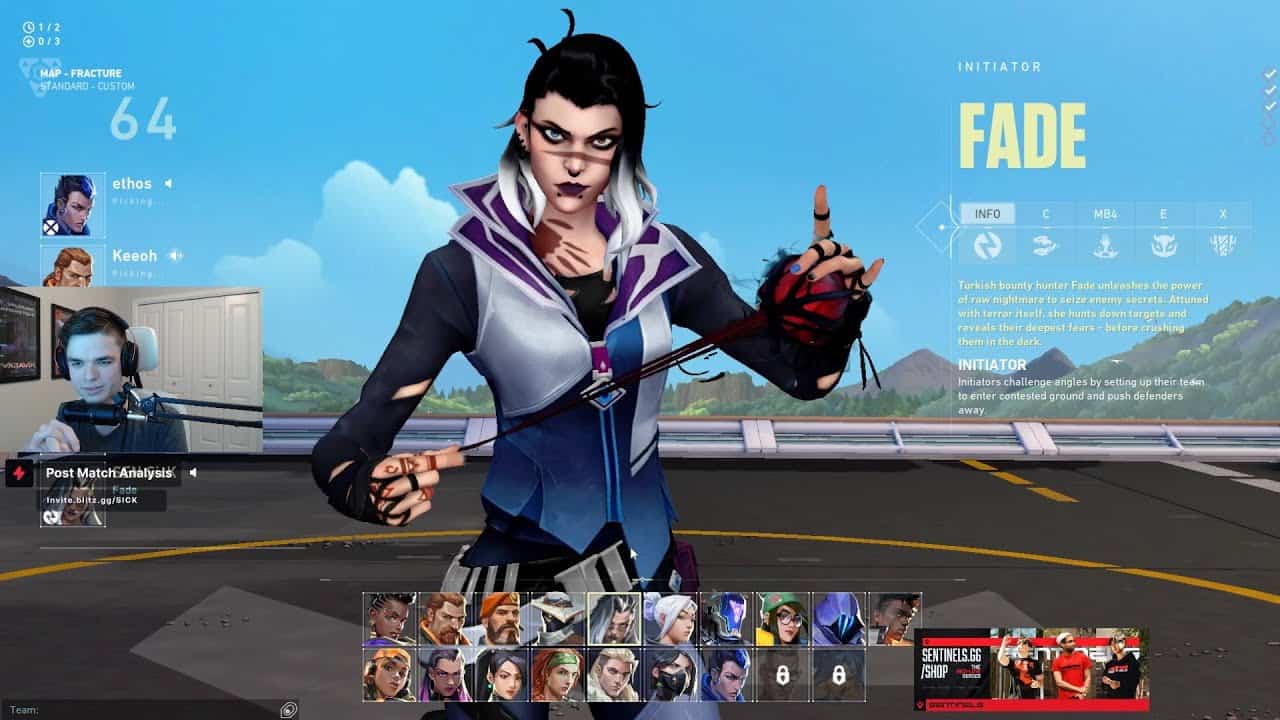This screenshot has height=720, width=1280.
Task: Pick Breach from the agent grid
Action: [x=446, y=619]
